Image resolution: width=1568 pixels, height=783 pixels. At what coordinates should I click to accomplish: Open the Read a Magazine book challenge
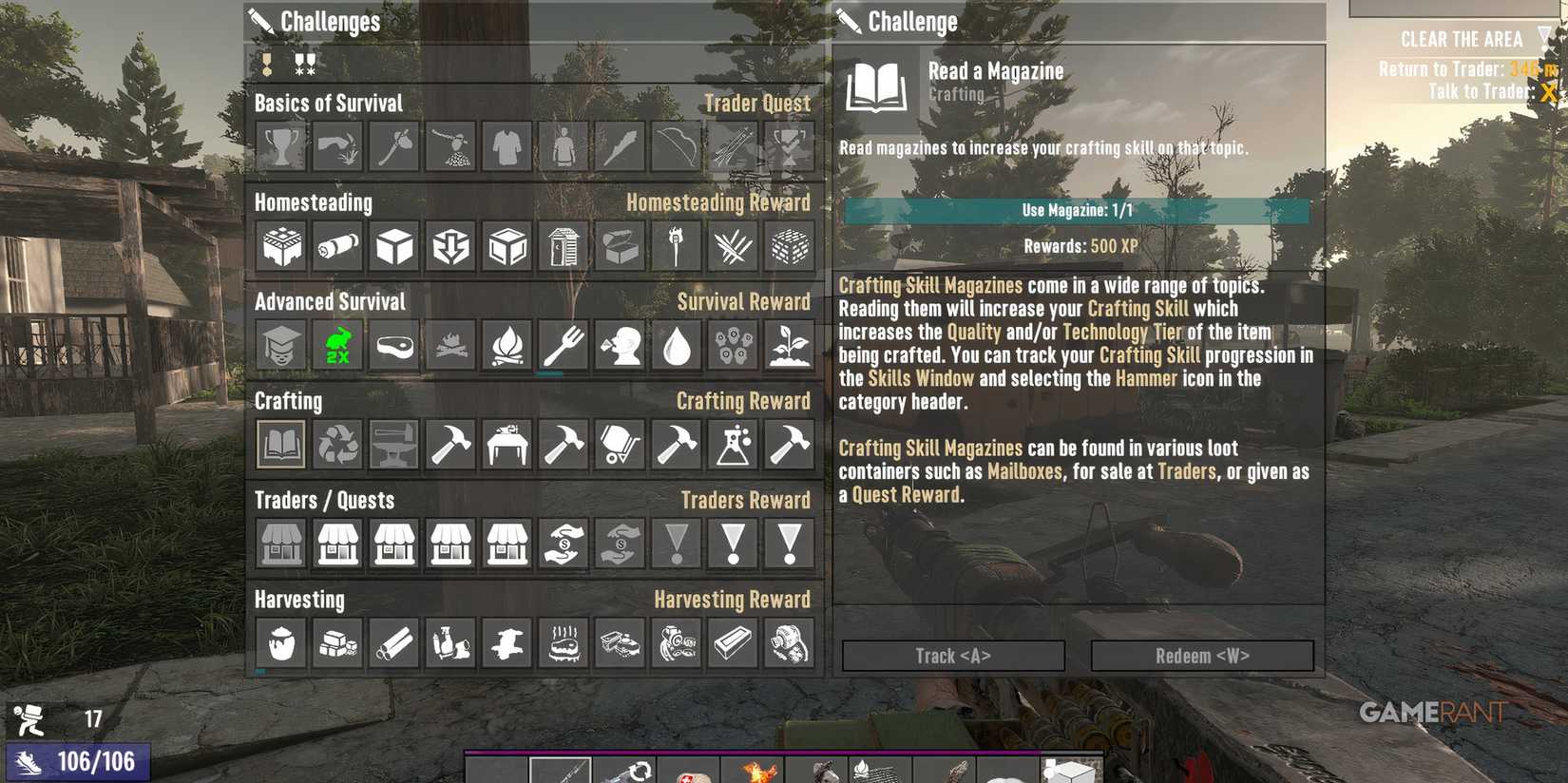point(280,444)
